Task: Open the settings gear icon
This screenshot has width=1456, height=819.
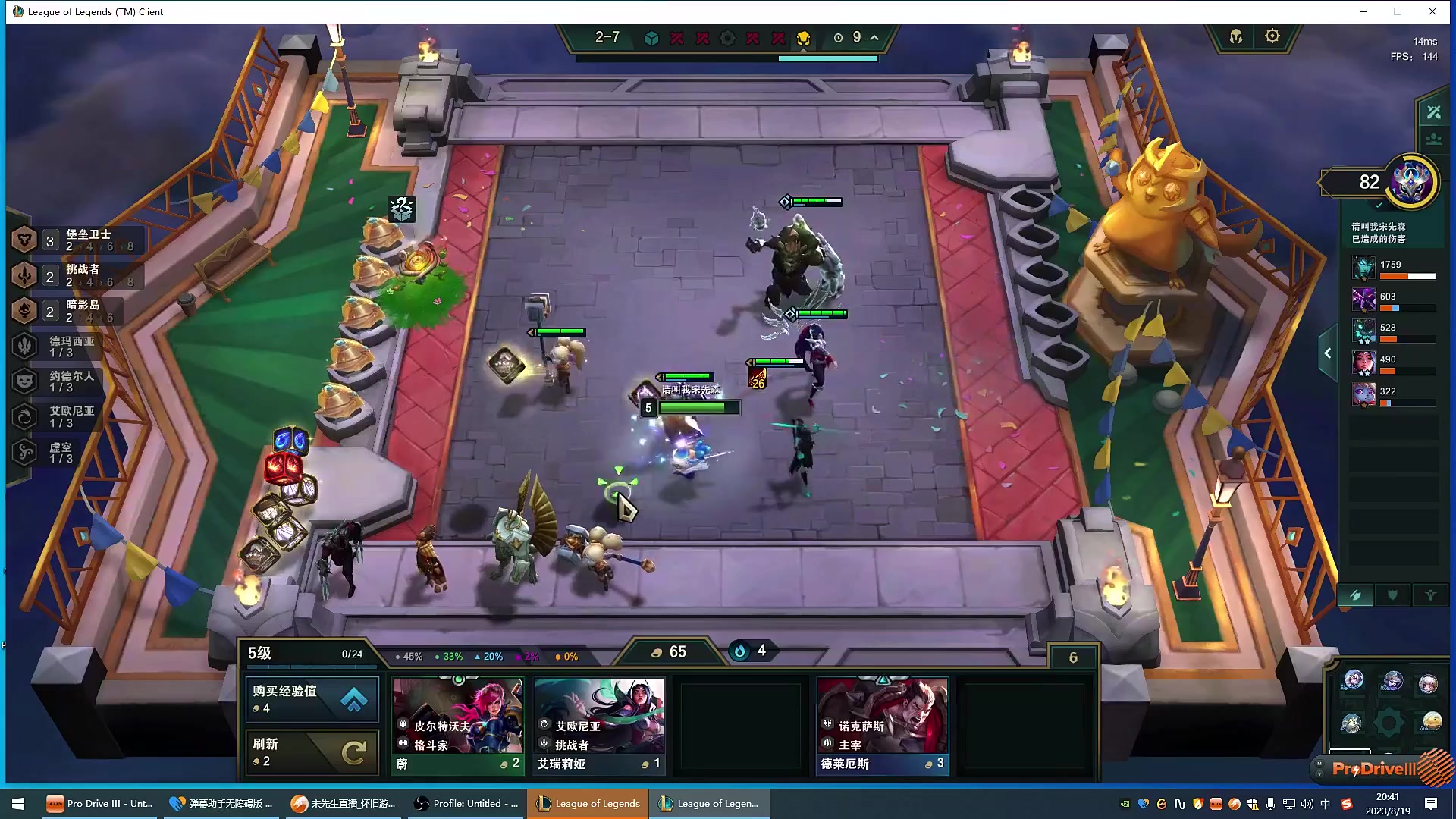Action: click(1272, 36)
